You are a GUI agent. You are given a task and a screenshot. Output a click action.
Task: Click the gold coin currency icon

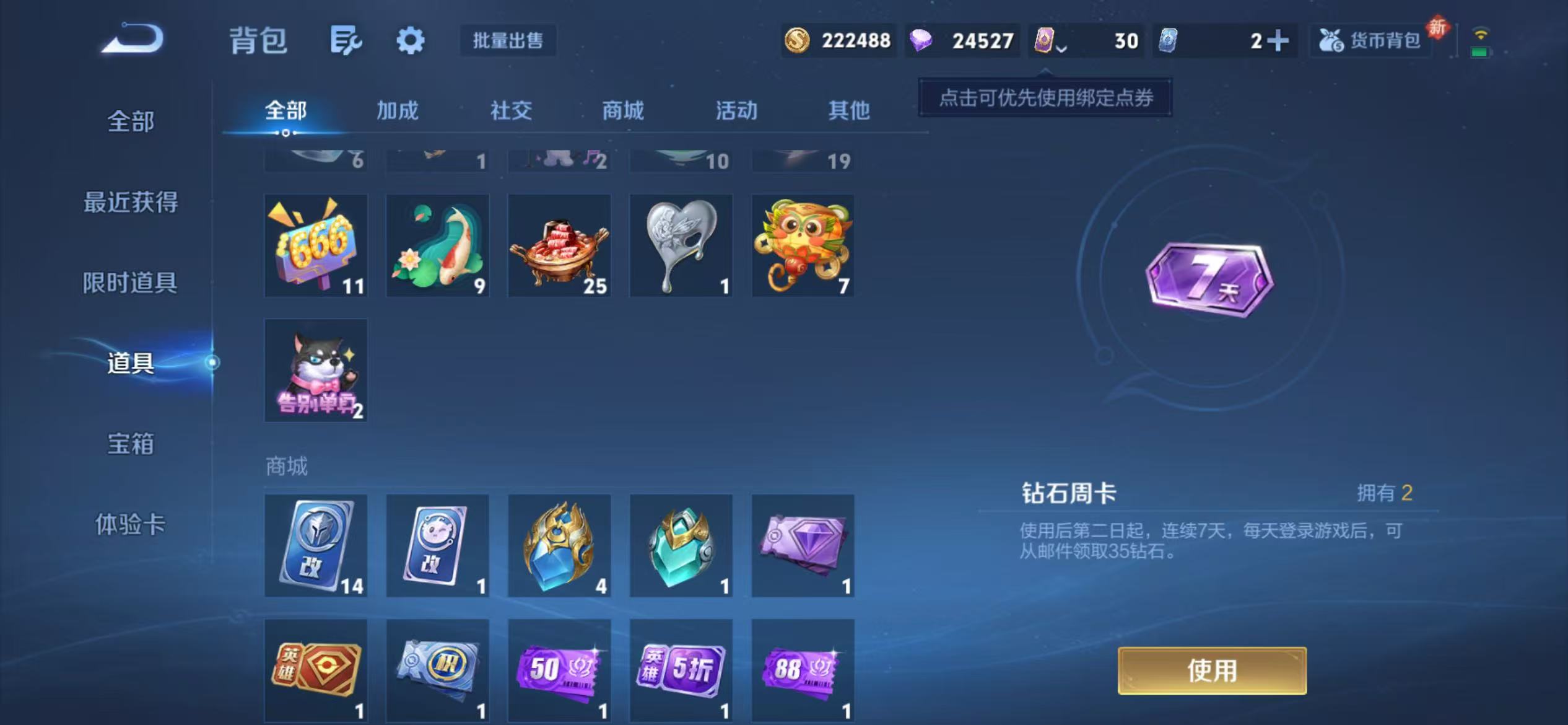pyautogui.click(x=798, y=40)
